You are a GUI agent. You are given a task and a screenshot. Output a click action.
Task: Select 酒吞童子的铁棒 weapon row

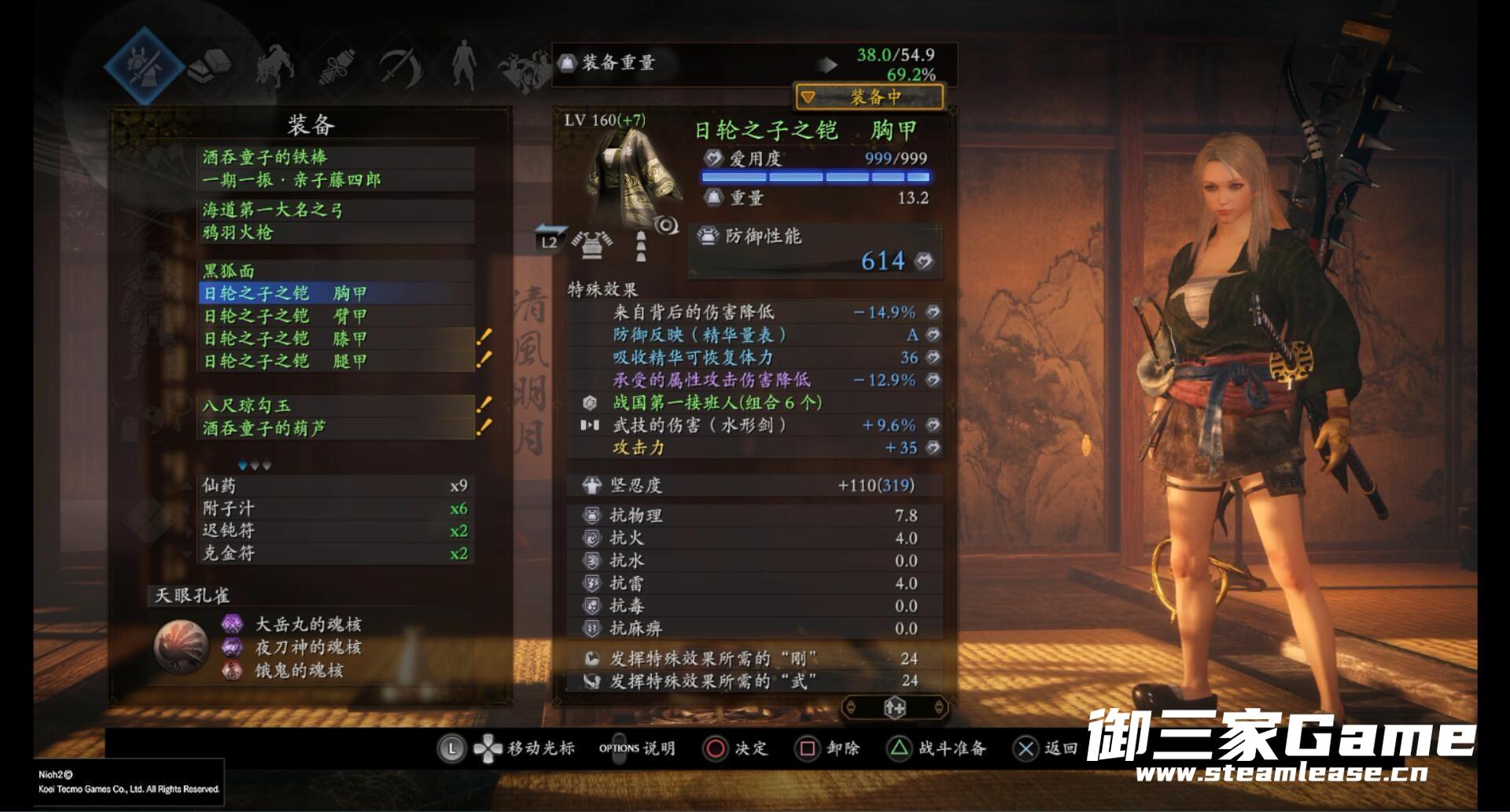[337, 157]
